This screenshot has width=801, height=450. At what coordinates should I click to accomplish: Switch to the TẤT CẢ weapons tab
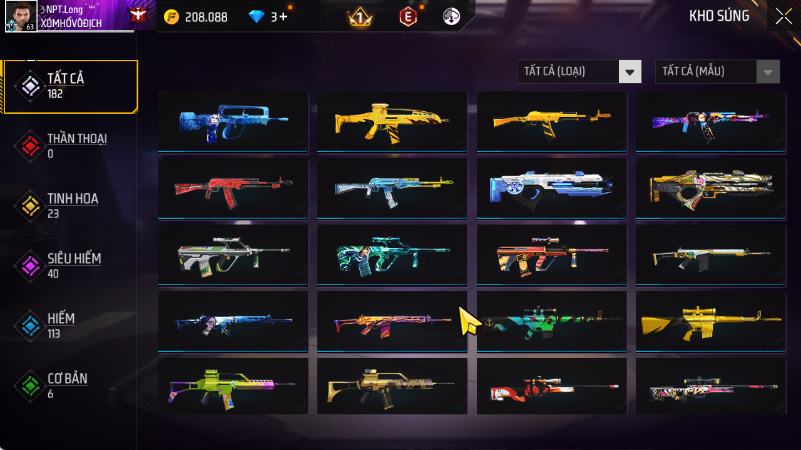(x=70, y=86)
